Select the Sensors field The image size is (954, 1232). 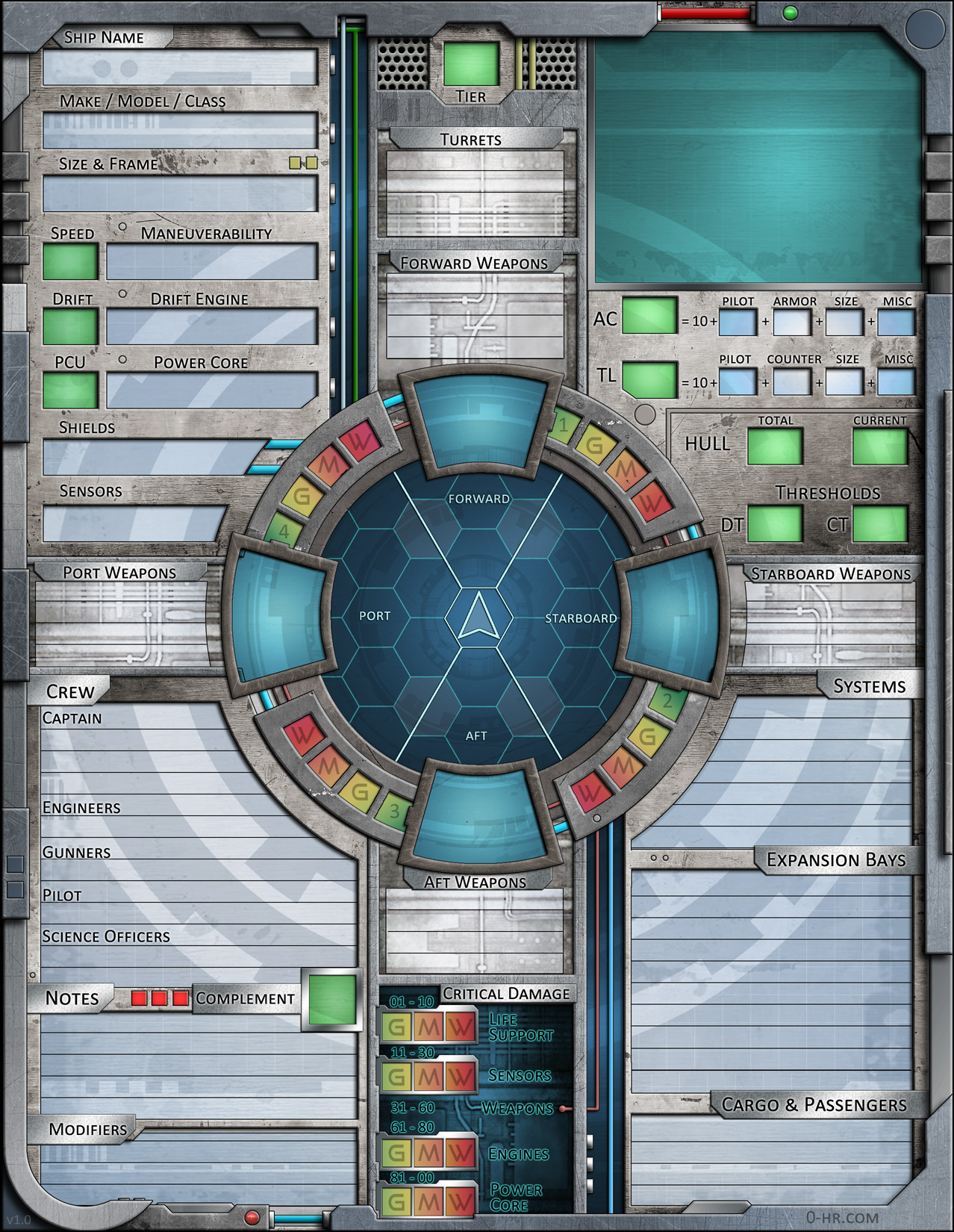click(133, 523)
